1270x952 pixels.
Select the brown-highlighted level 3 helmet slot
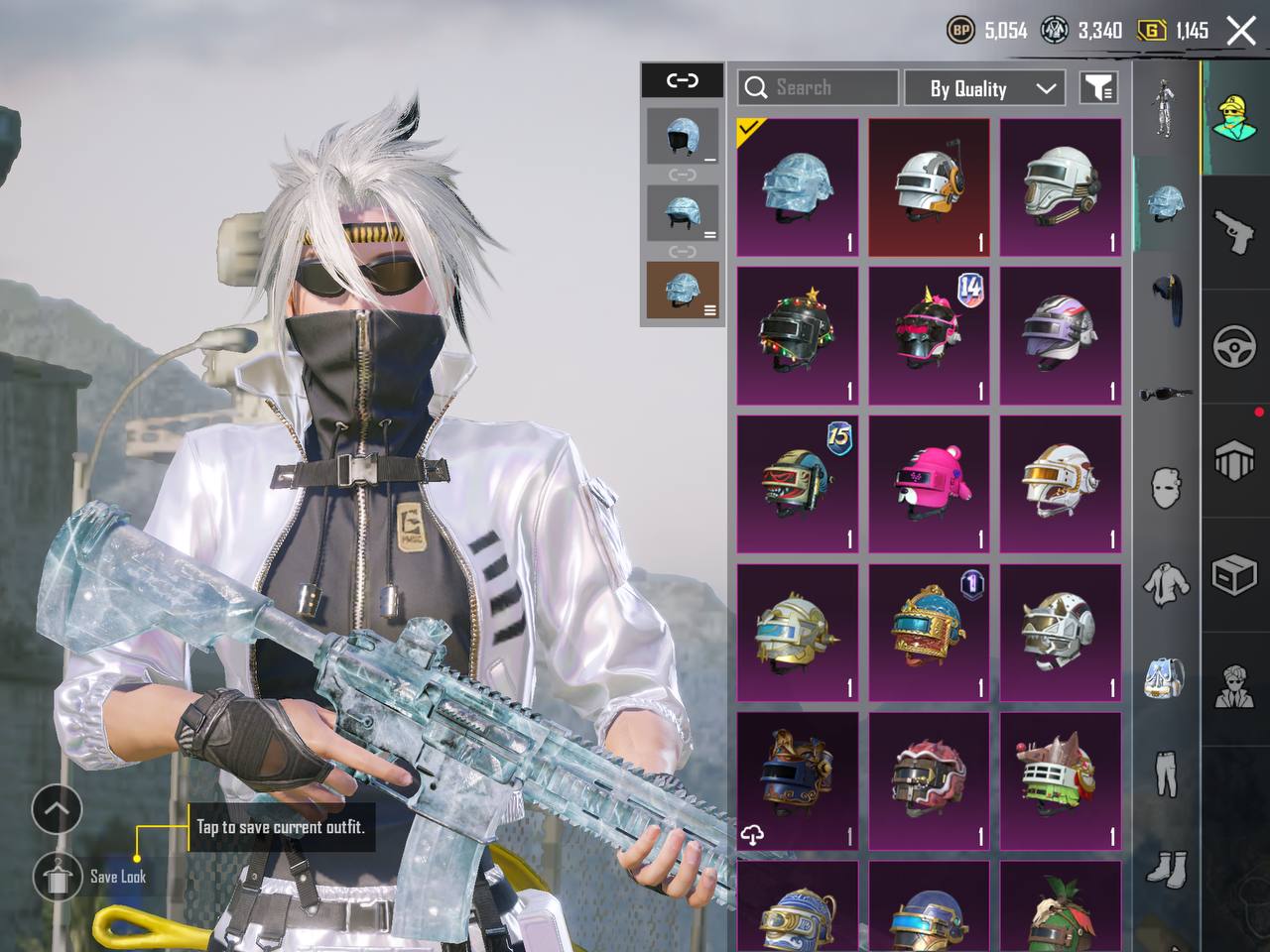click(x=683, y=290)
